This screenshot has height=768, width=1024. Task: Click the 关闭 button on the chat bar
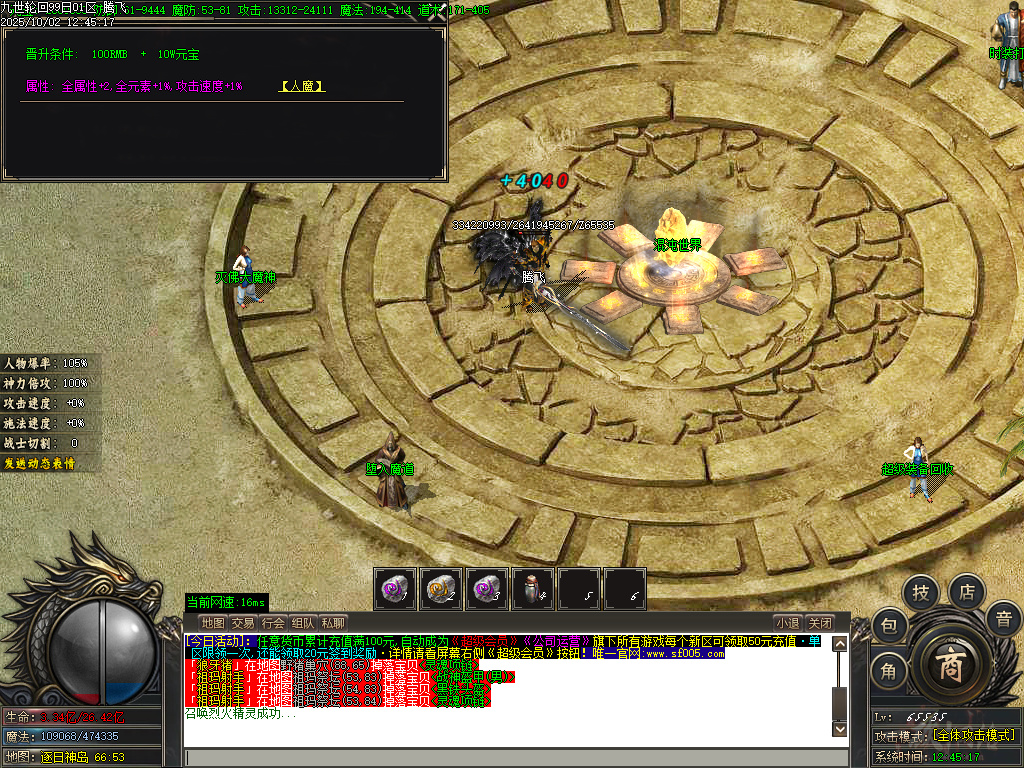coord(820,623)
